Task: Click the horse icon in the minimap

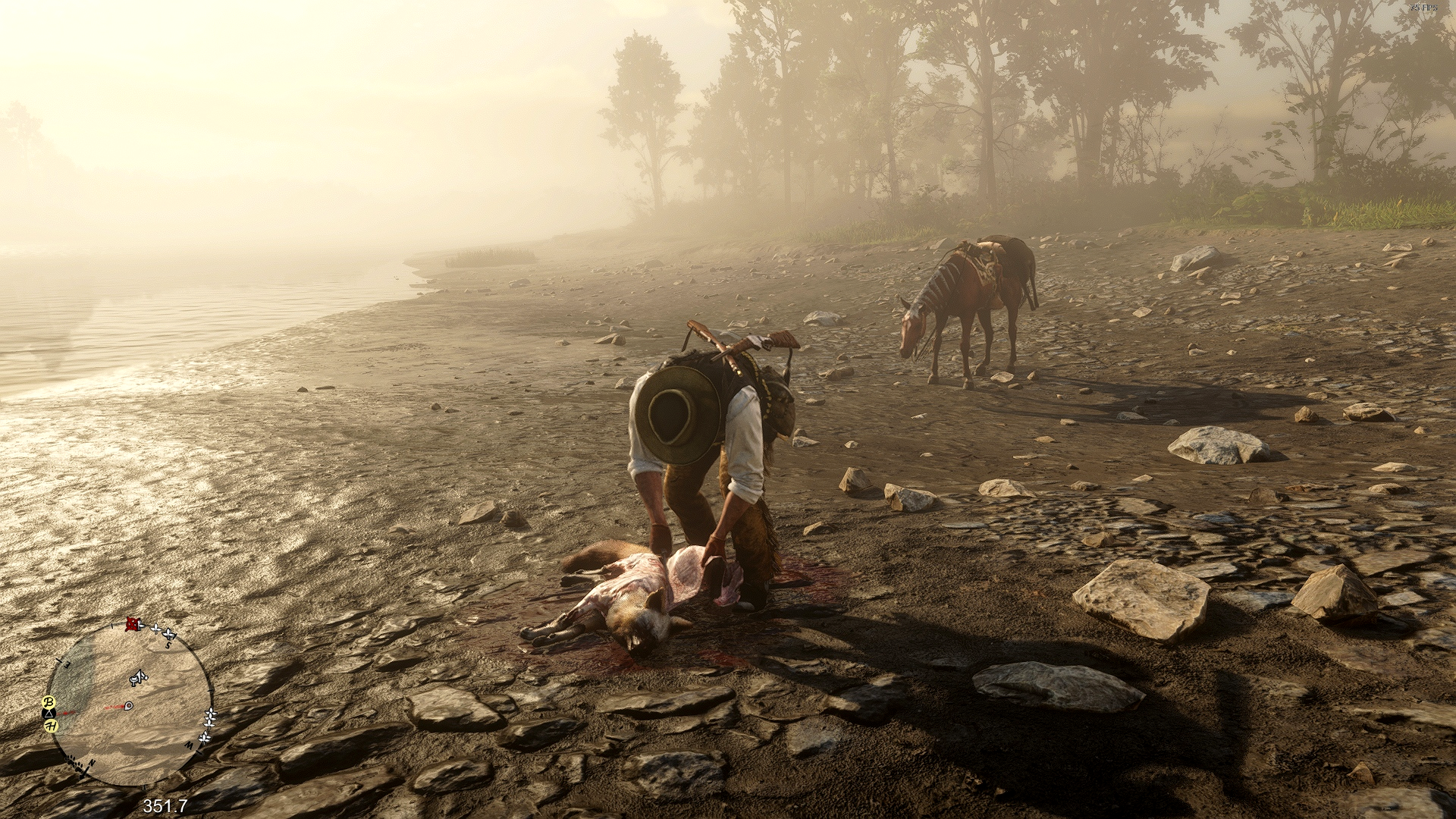Action: [x=138, y=676]
